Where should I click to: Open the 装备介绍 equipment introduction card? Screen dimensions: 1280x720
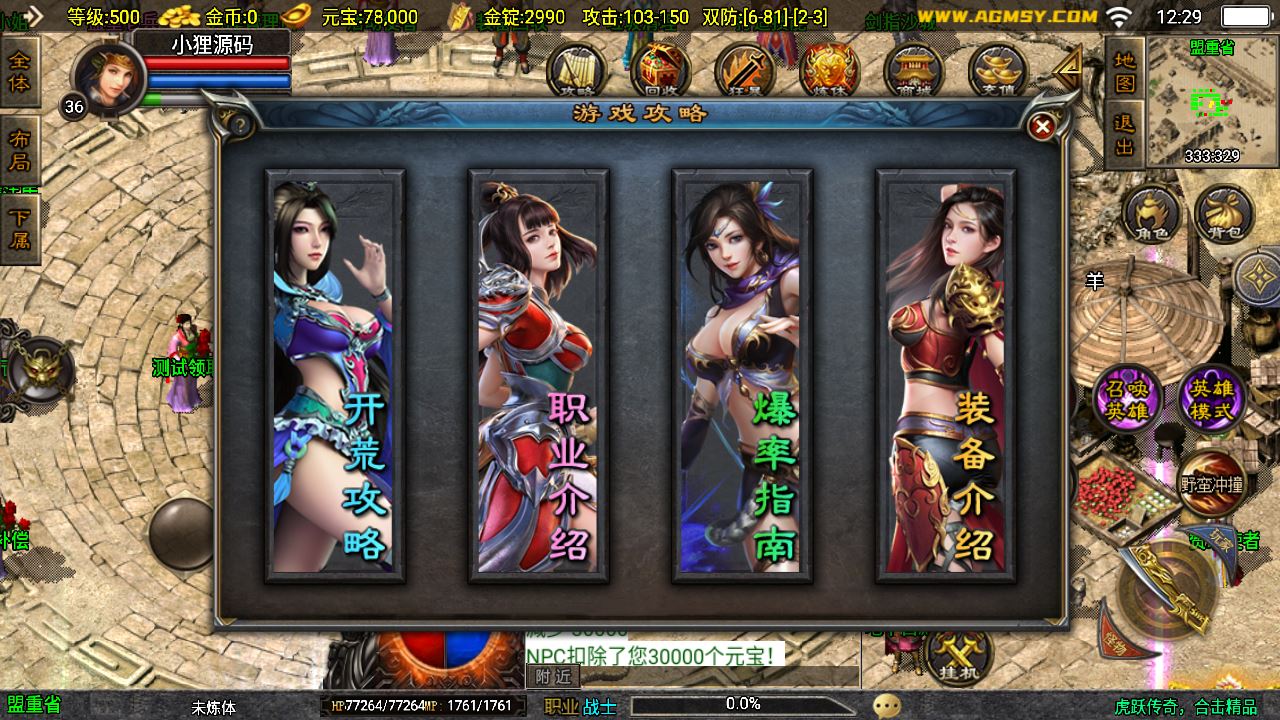(946, 375)
